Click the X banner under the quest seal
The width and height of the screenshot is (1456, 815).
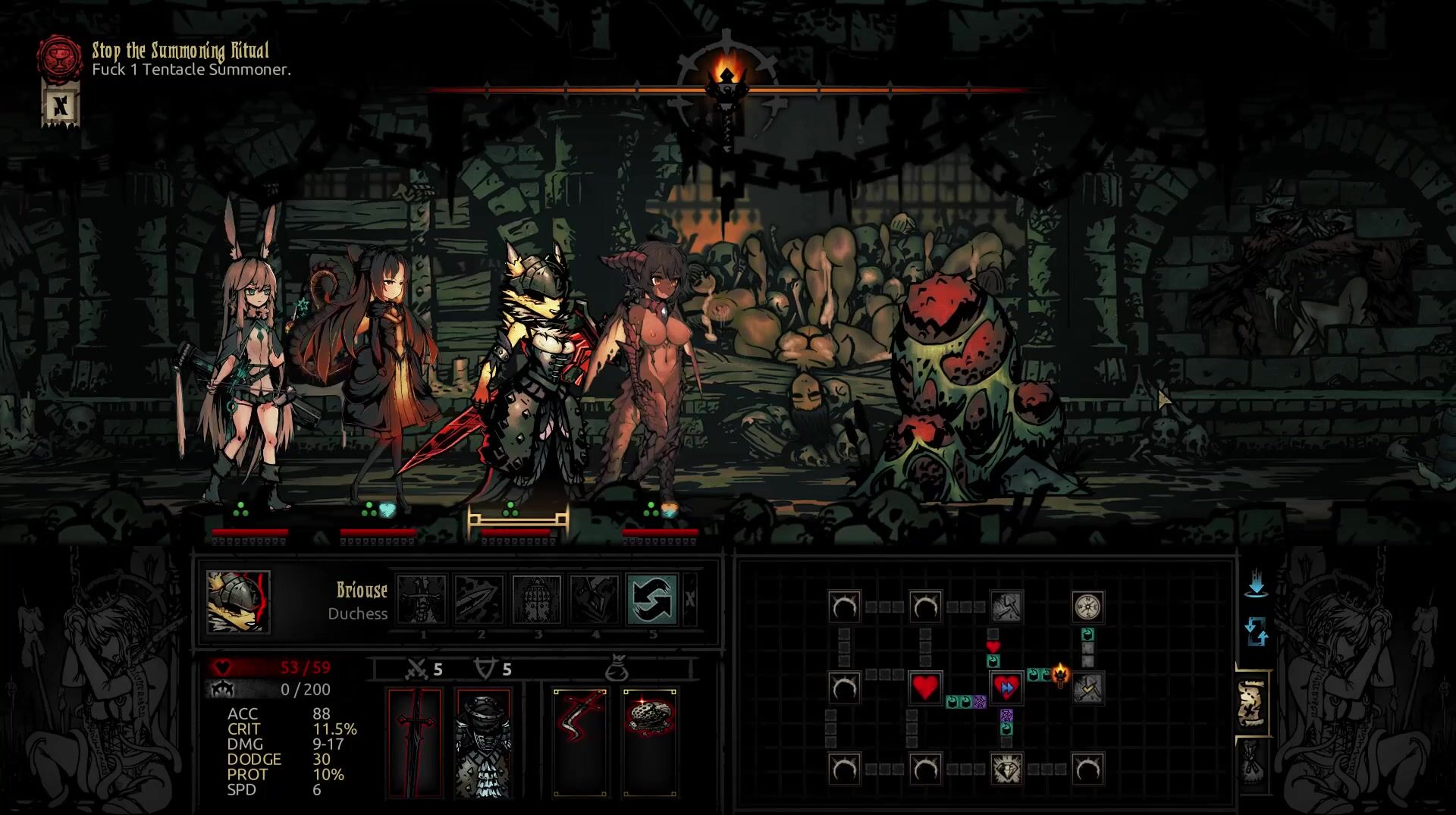pyautogui.click(x=60, y=105)
